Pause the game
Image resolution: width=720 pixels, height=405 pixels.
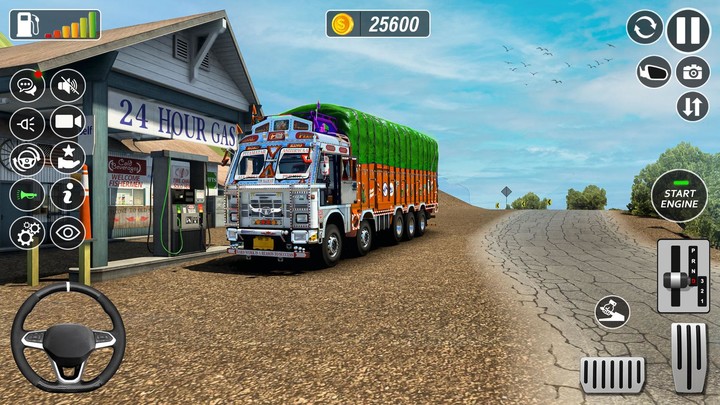tap(688, 29)
